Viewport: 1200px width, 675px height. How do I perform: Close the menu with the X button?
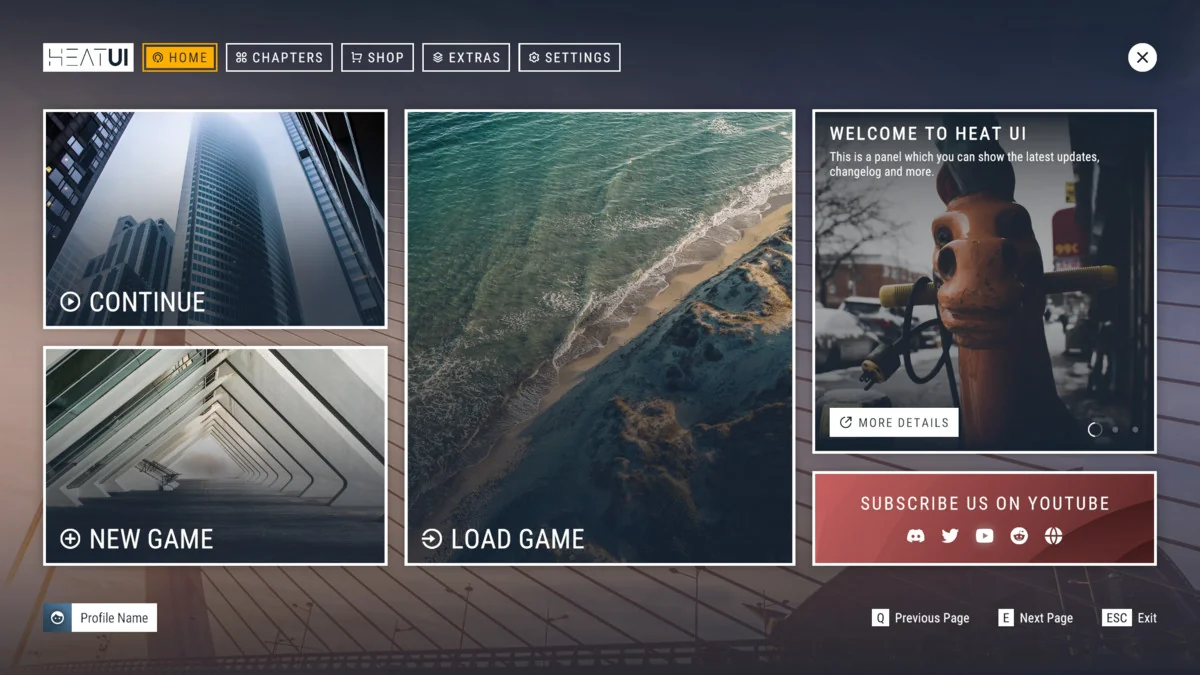[x=1142, y=58]
